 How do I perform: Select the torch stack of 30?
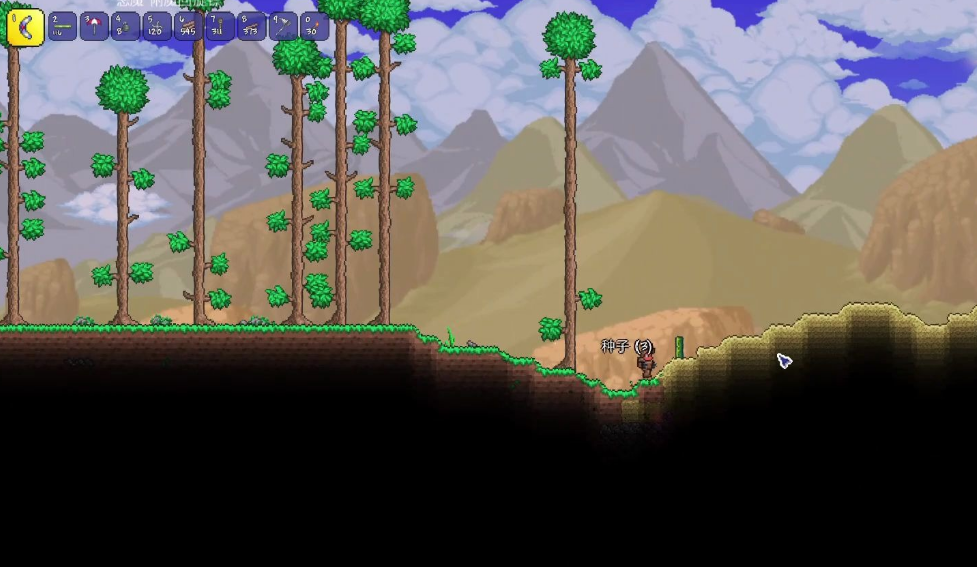click(x=314, y=26)
